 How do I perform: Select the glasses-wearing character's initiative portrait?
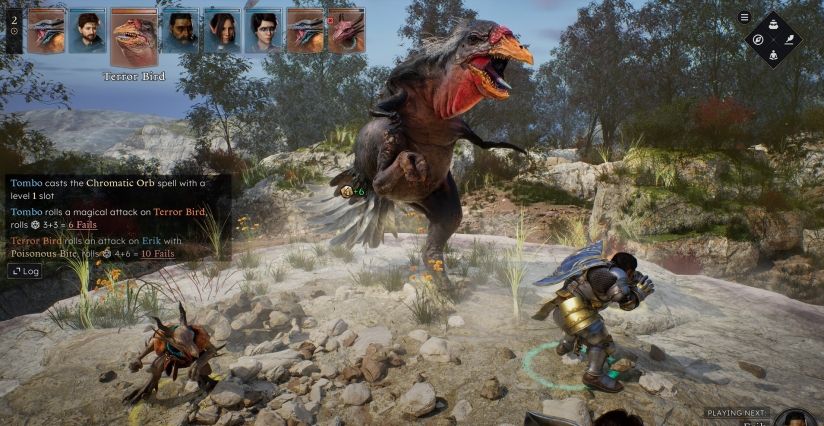coord(264,30)
